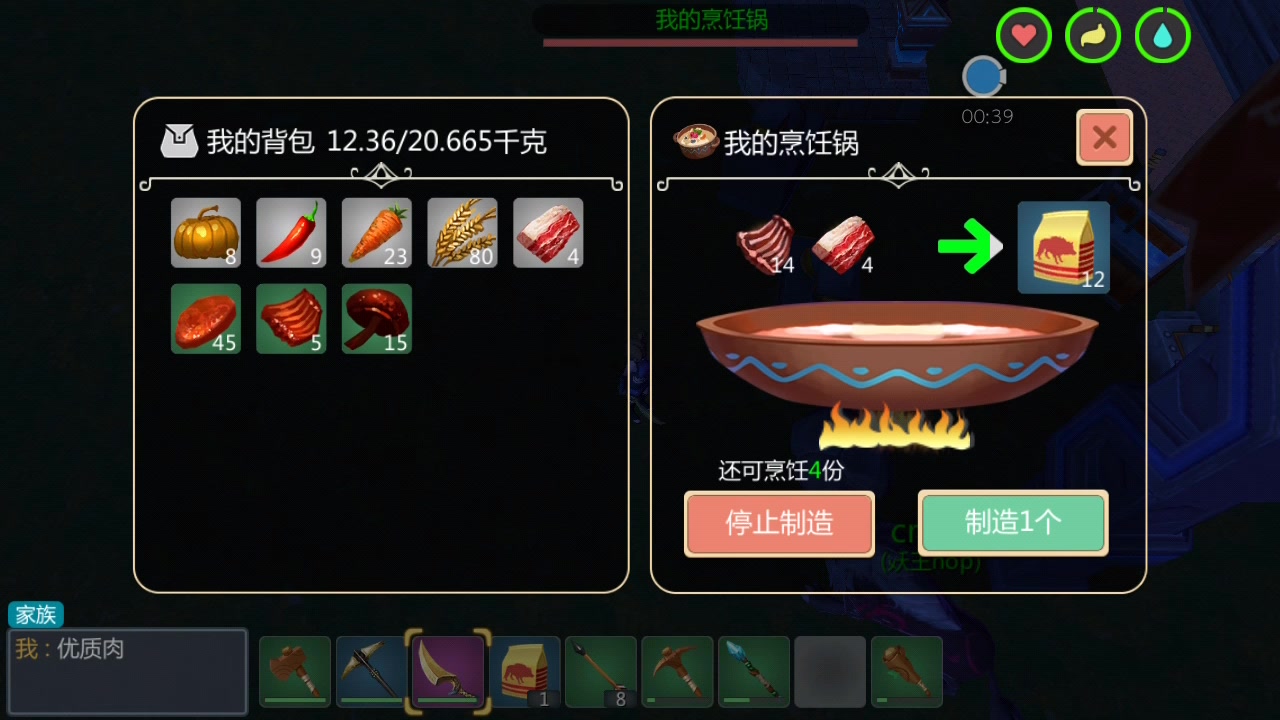Click the meat bag output slot showing 12
The width and height of the screenshot is (1280, 720).
click(1063, 246)
